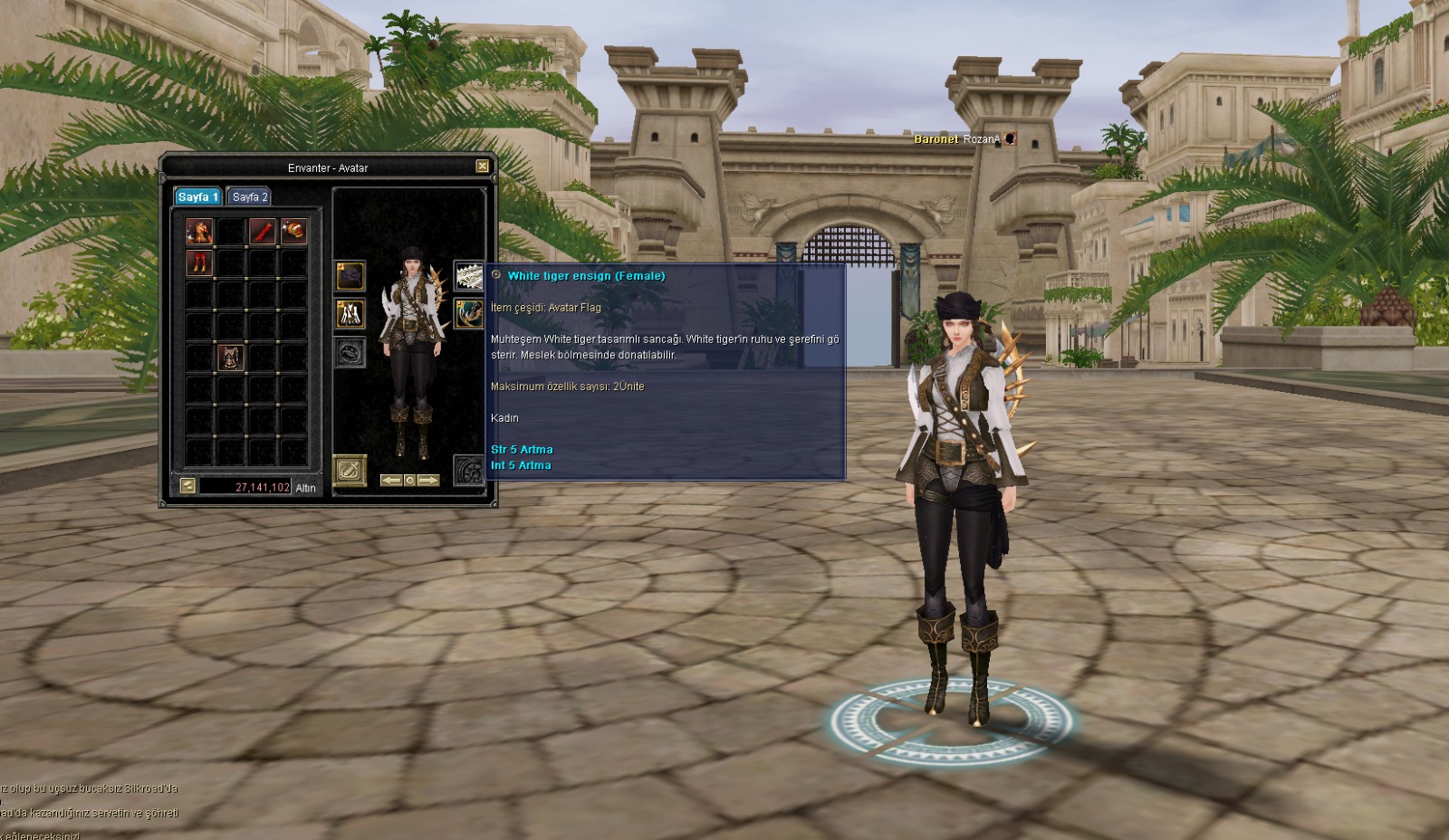
Task: Click the equipped avatar dress slot
Action: pyautogui.click(x=350, y=314)
